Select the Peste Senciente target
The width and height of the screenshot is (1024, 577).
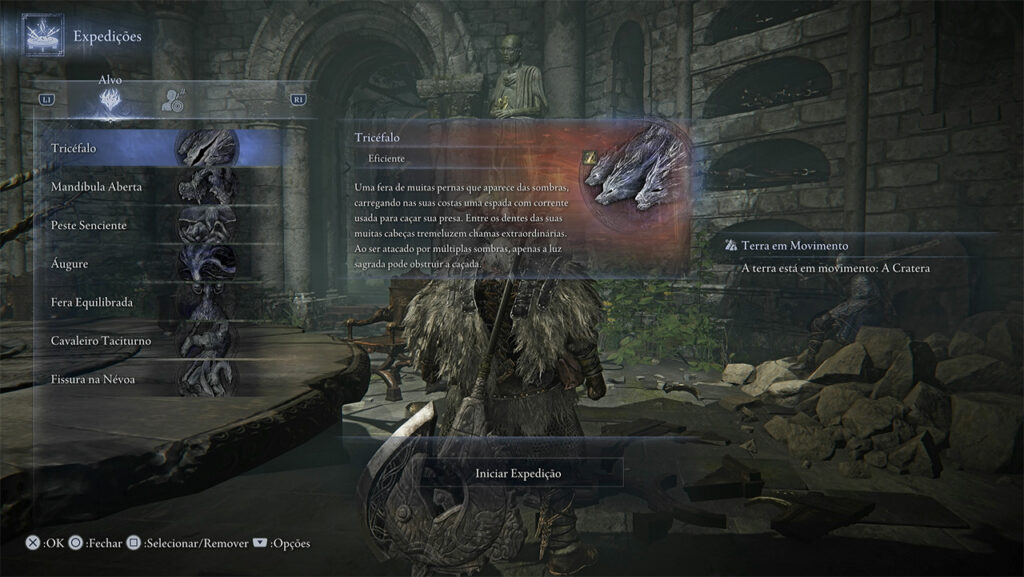coord(150,225)
